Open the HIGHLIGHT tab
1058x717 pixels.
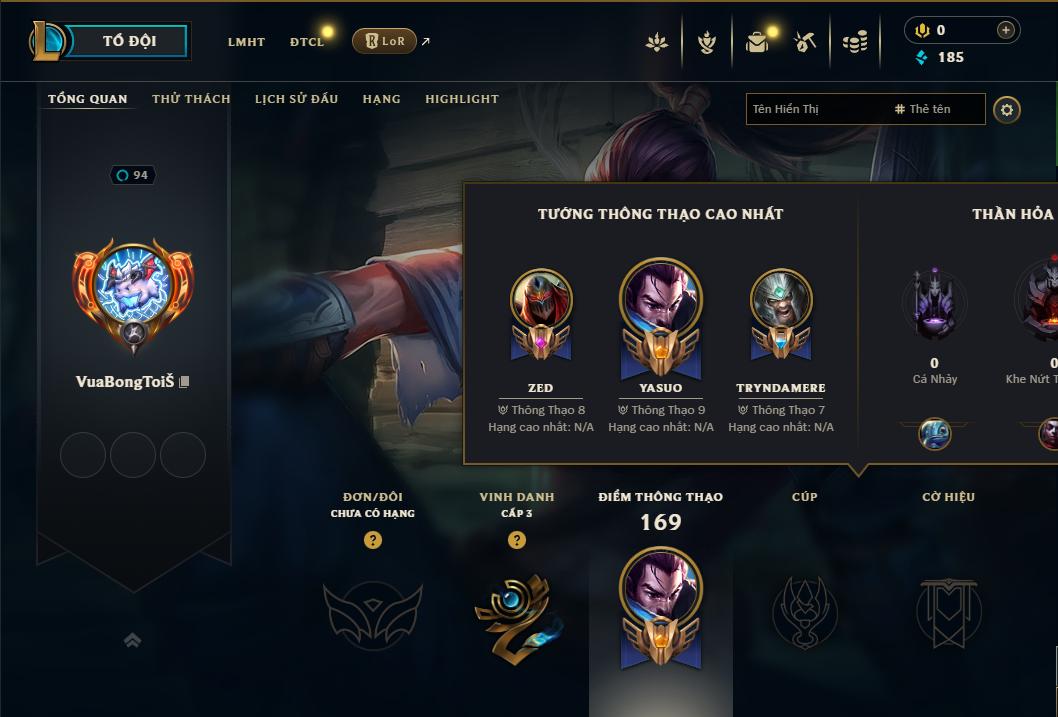tap(461, 99)
